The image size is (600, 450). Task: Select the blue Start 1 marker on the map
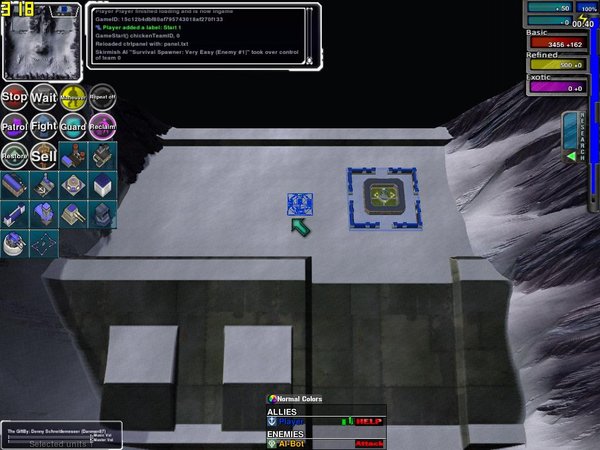pyautogui.click(x=300, y=204)
